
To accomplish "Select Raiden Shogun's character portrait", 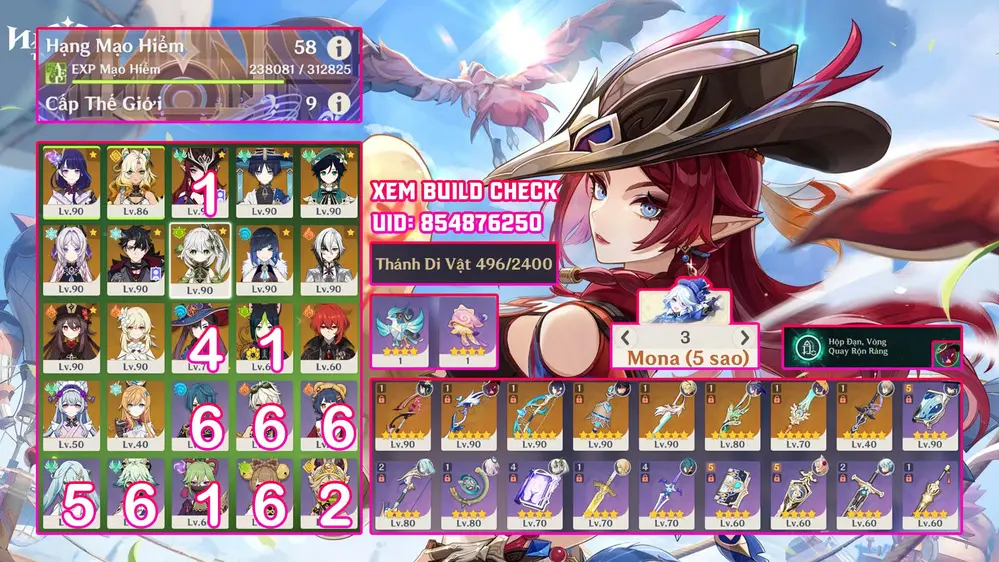I will click(x=71, y=182).
